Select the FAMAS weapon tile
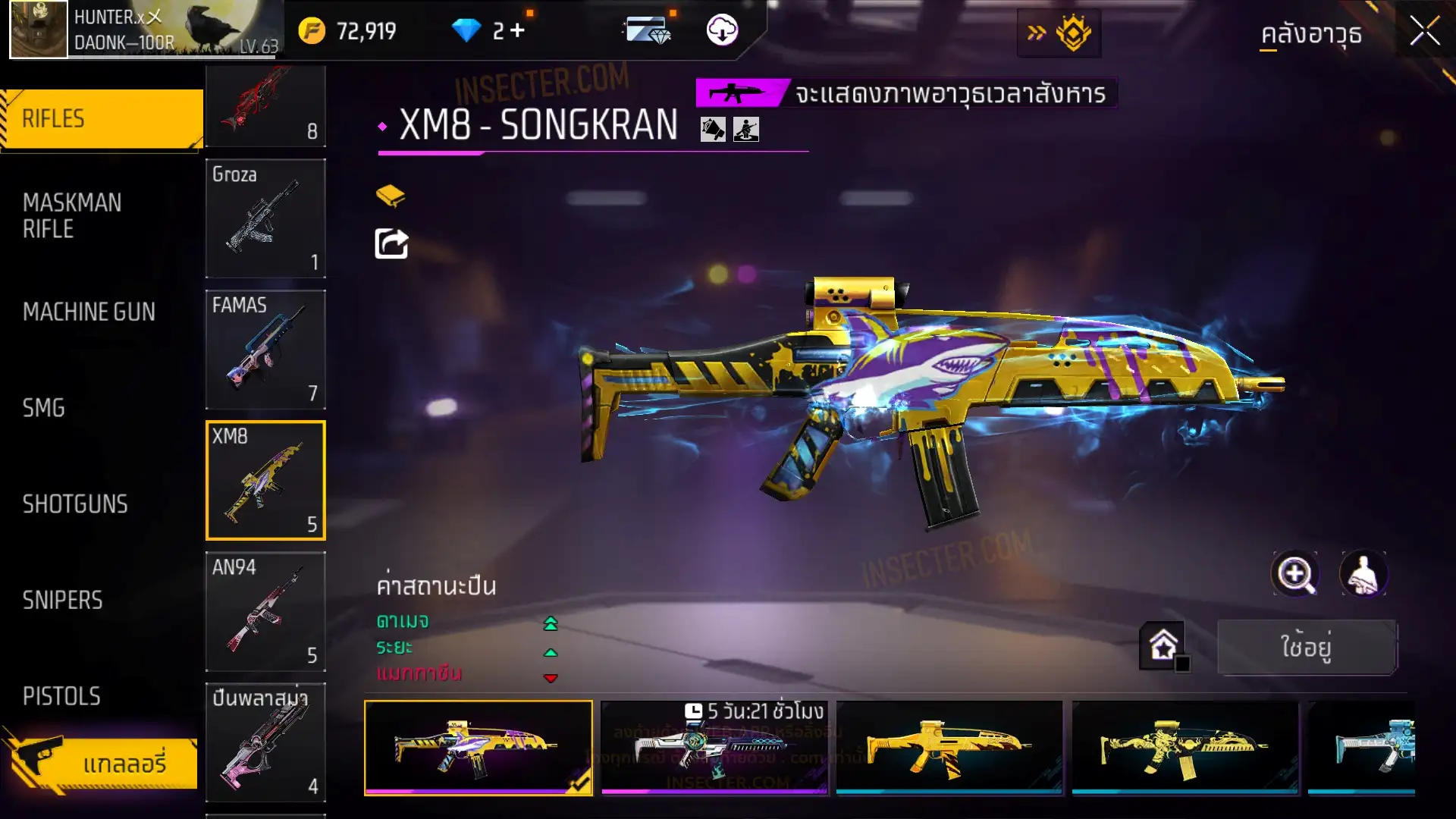 [265, 350]
